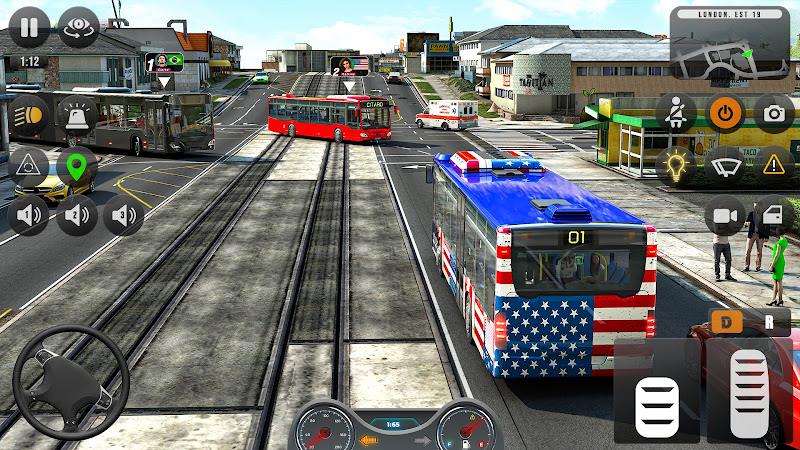Screen dimensions: 800x450
Task: Turn on the interior light bulb
Action: [676, 163]
